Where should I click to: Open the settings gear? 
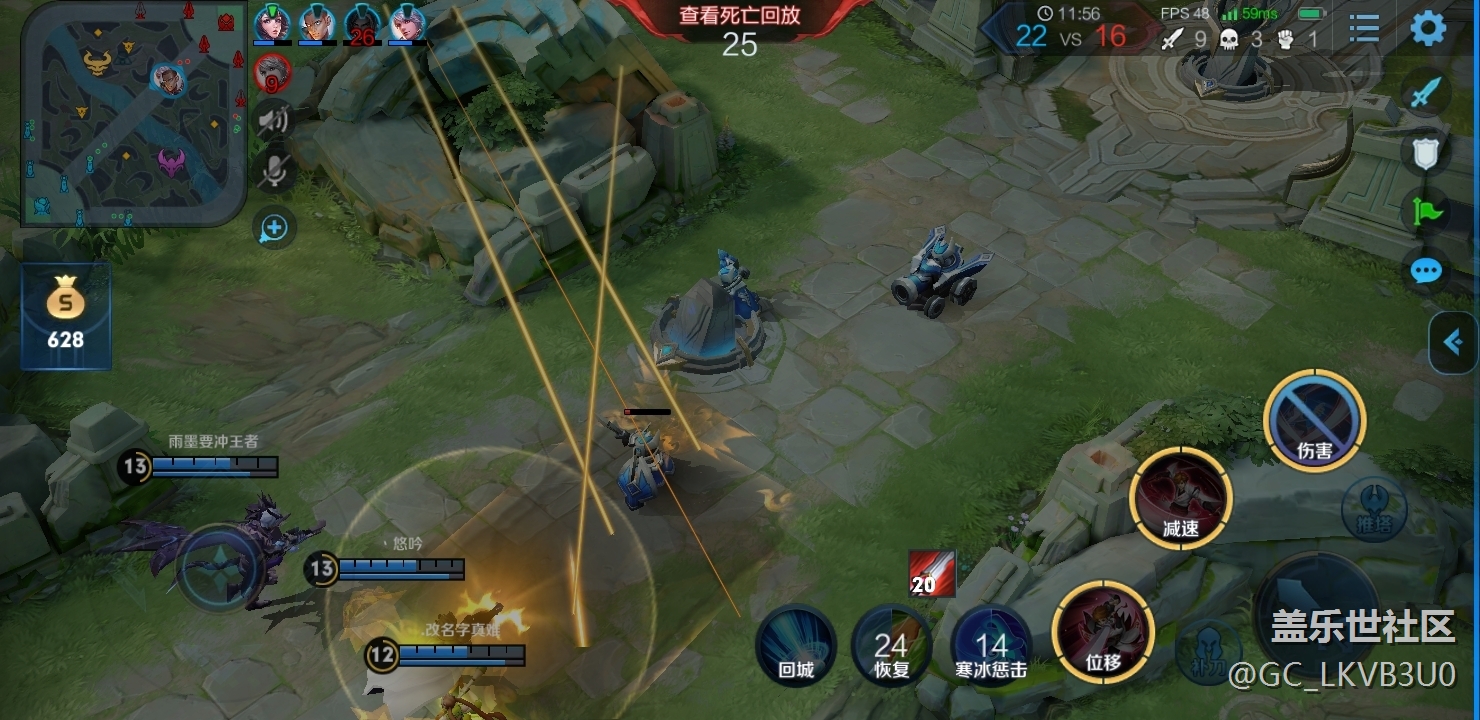pos(1428,28)
